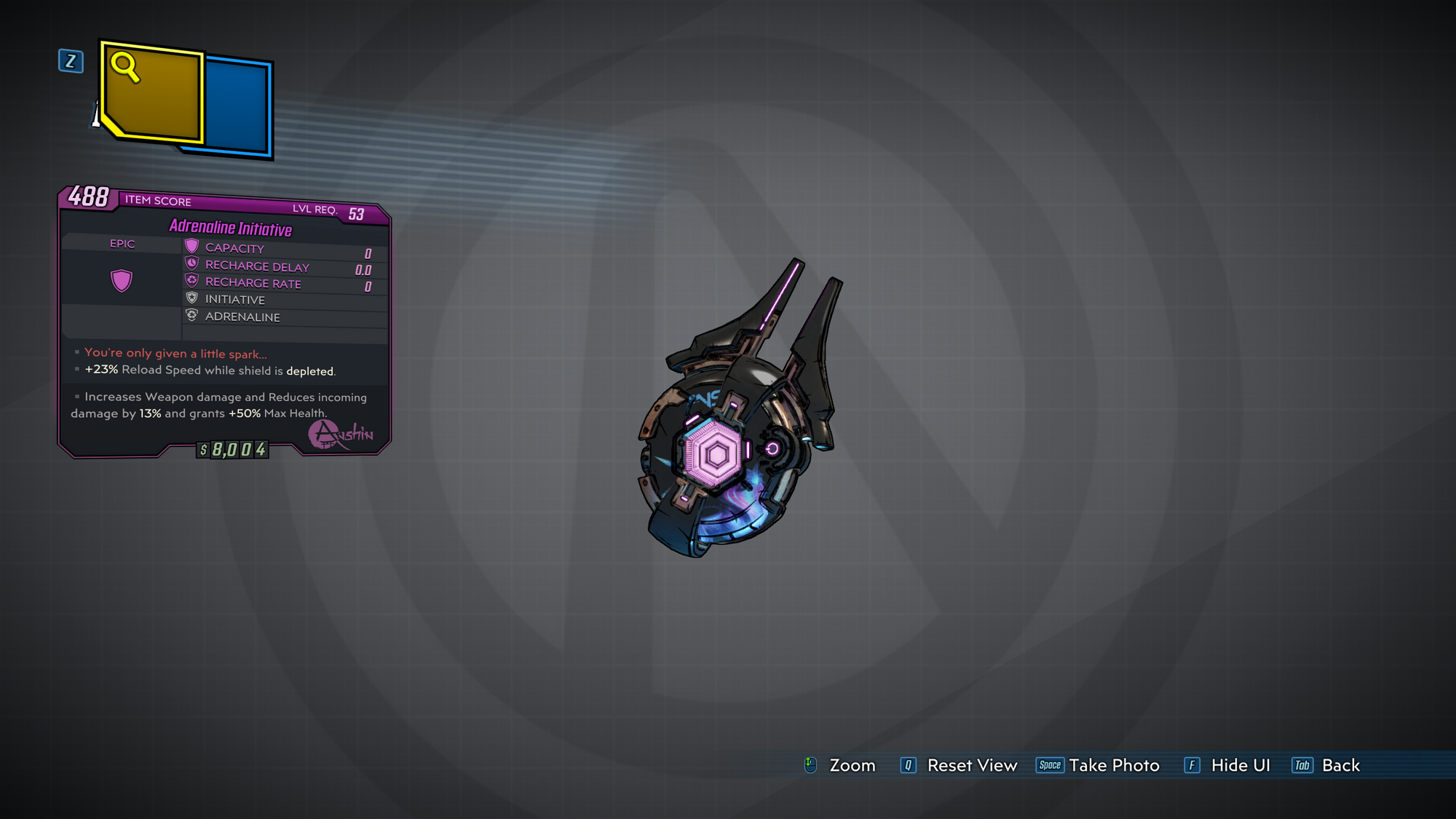Select the yellow magnifier inspect tile
Viewport: 1456px width, 819px height.
click(x=152, y=92)
